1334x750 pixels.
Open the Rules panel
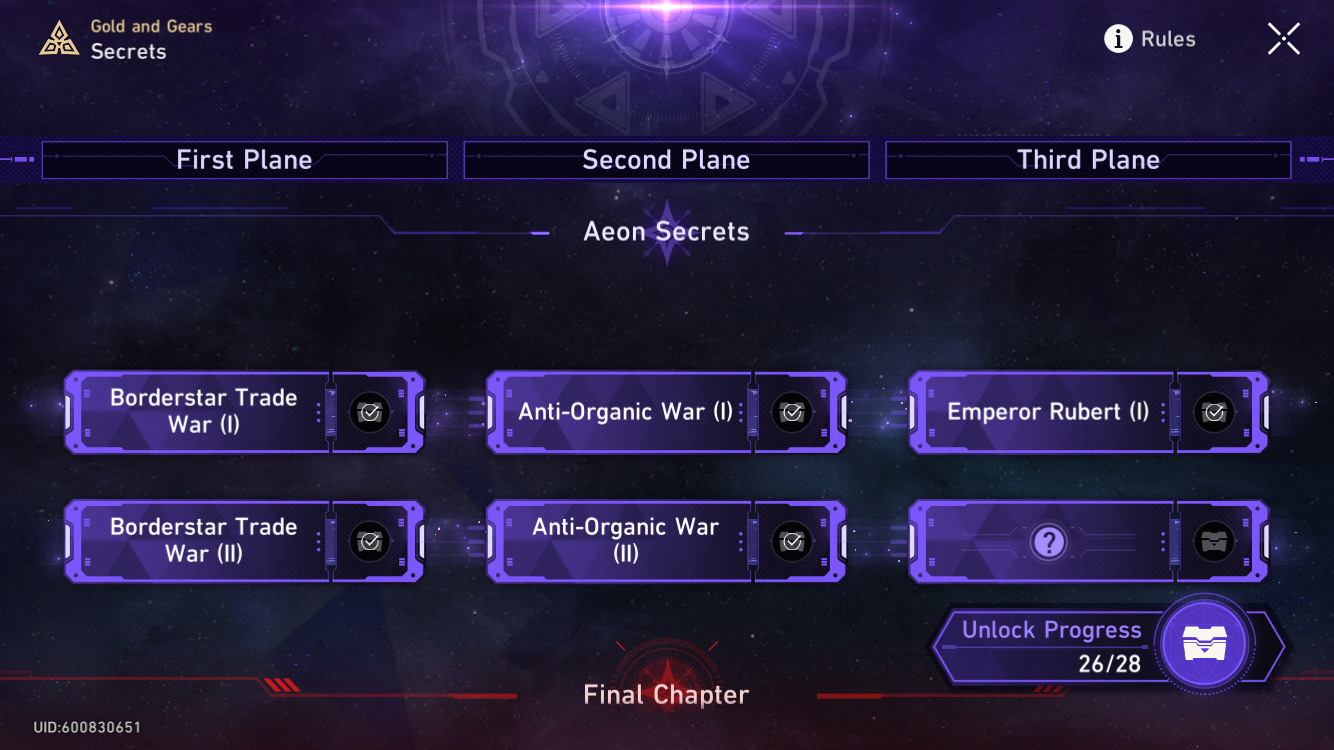click(1168, 39)
